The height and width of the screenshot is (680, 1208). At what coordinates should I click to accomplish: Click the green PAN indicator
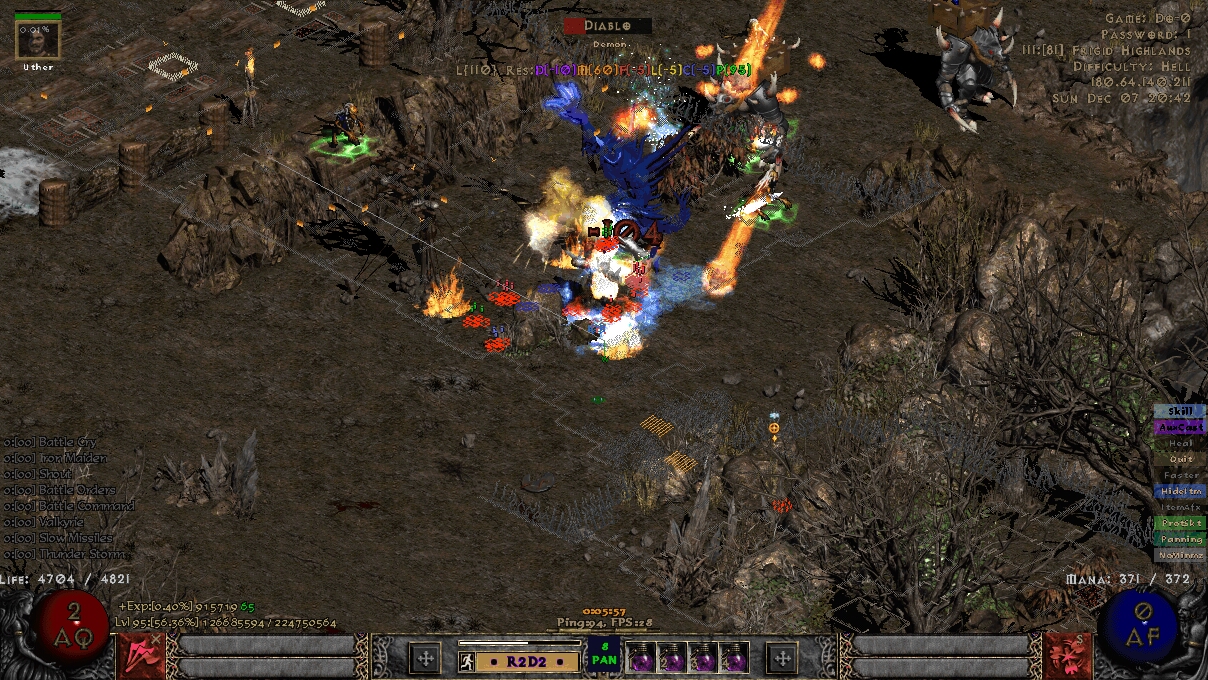603,655
